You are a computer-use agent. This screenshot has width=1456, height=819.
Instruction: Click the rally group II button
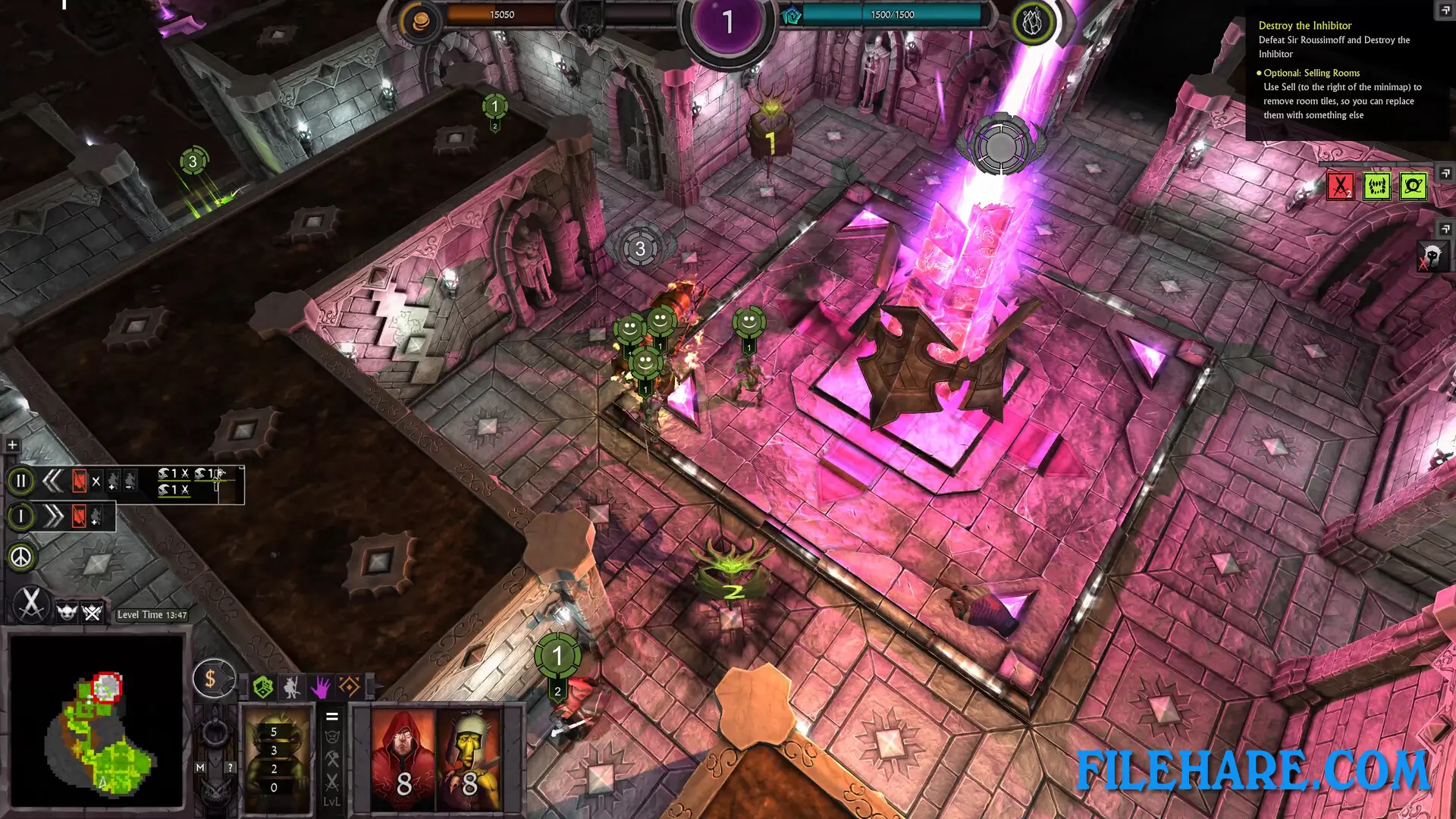(x=21, y=481)
